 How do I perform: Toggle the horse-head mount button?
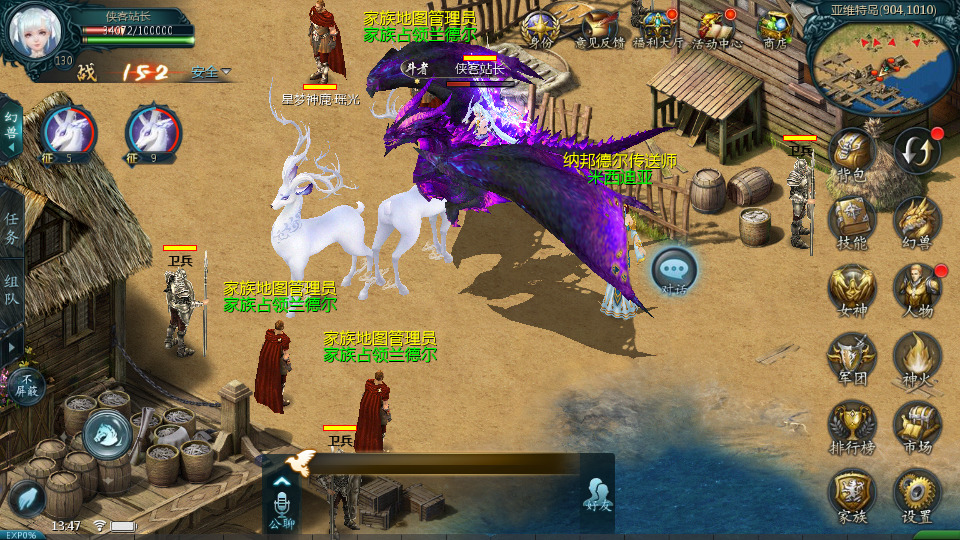107,435
